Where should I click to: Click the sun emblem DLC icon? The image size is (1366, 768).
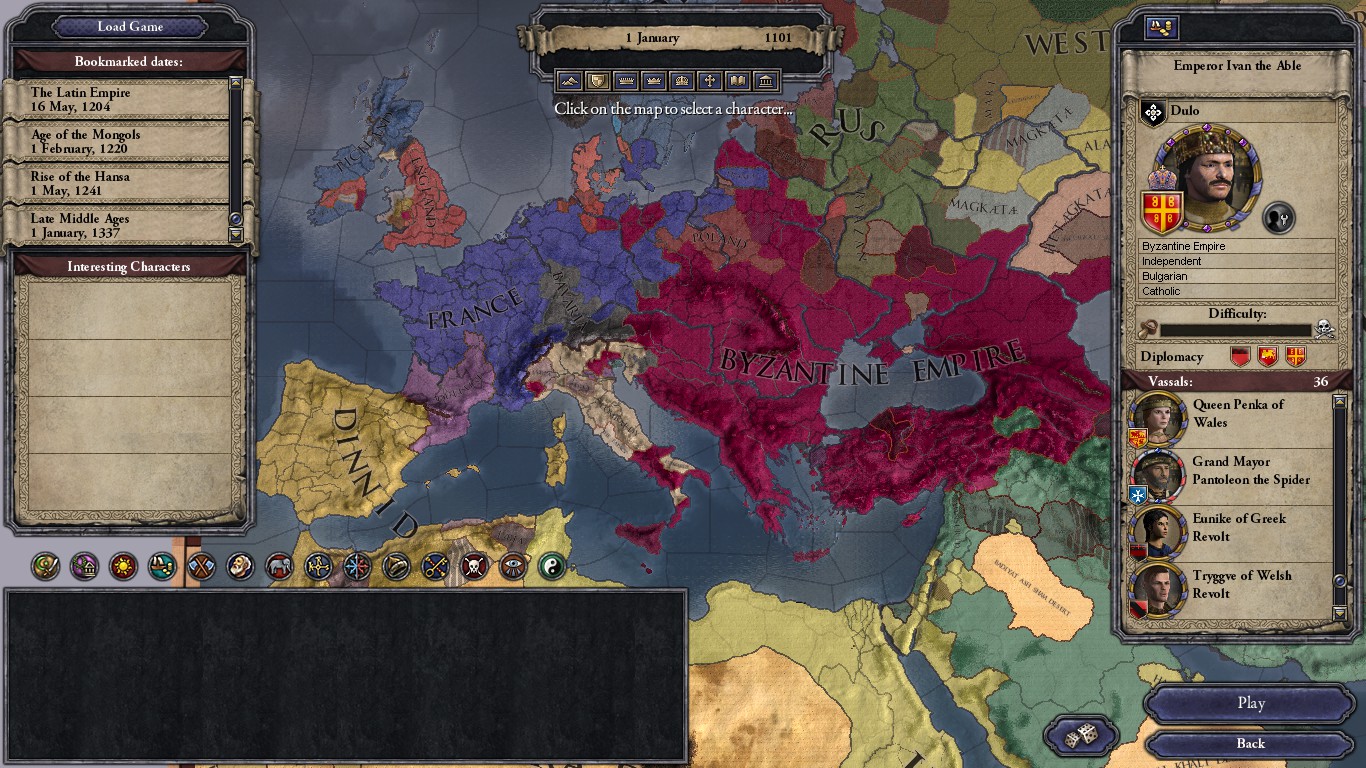click(x=124, y=567)
